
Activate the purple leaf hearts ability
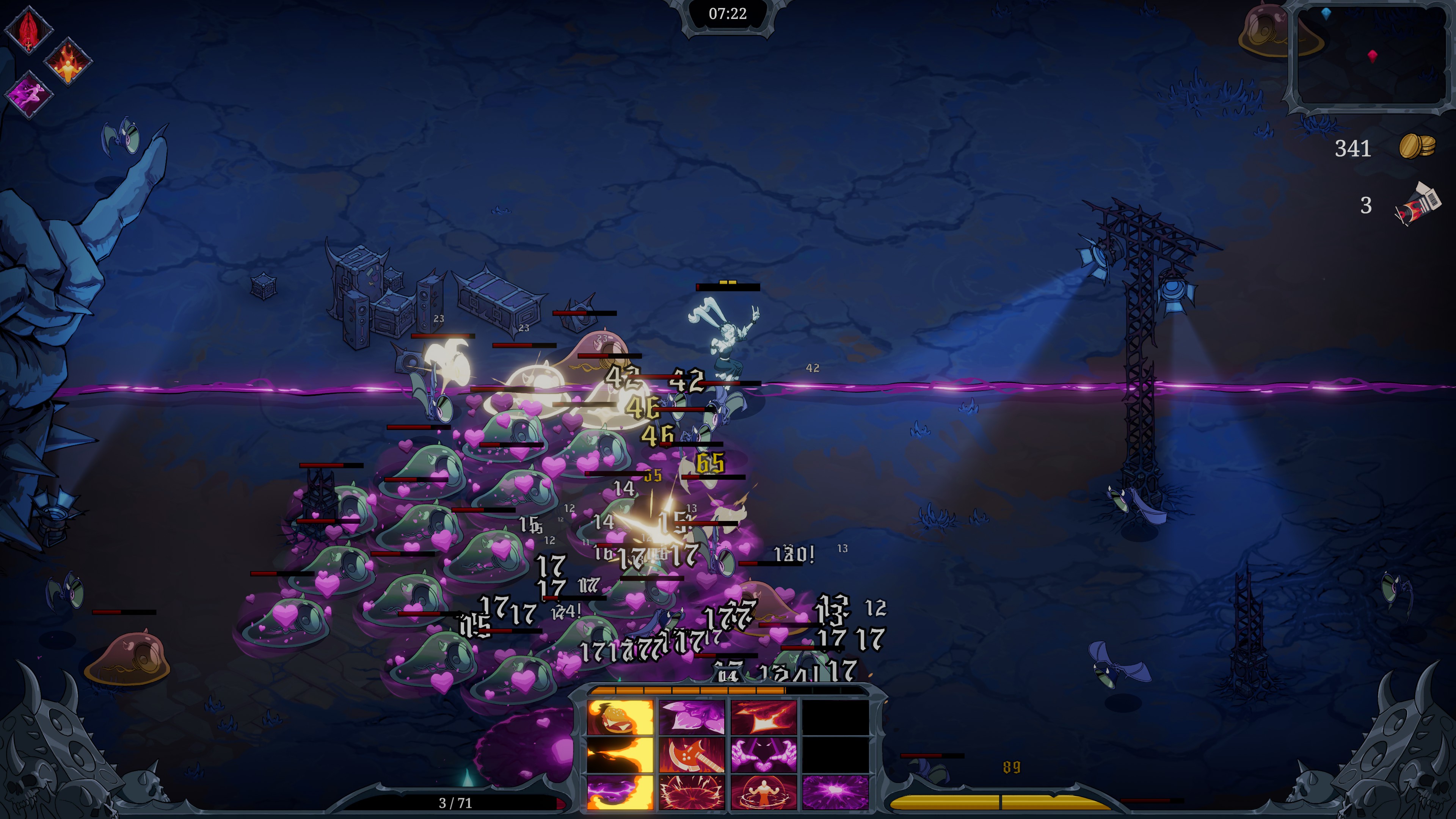click(x=692, y=717)
